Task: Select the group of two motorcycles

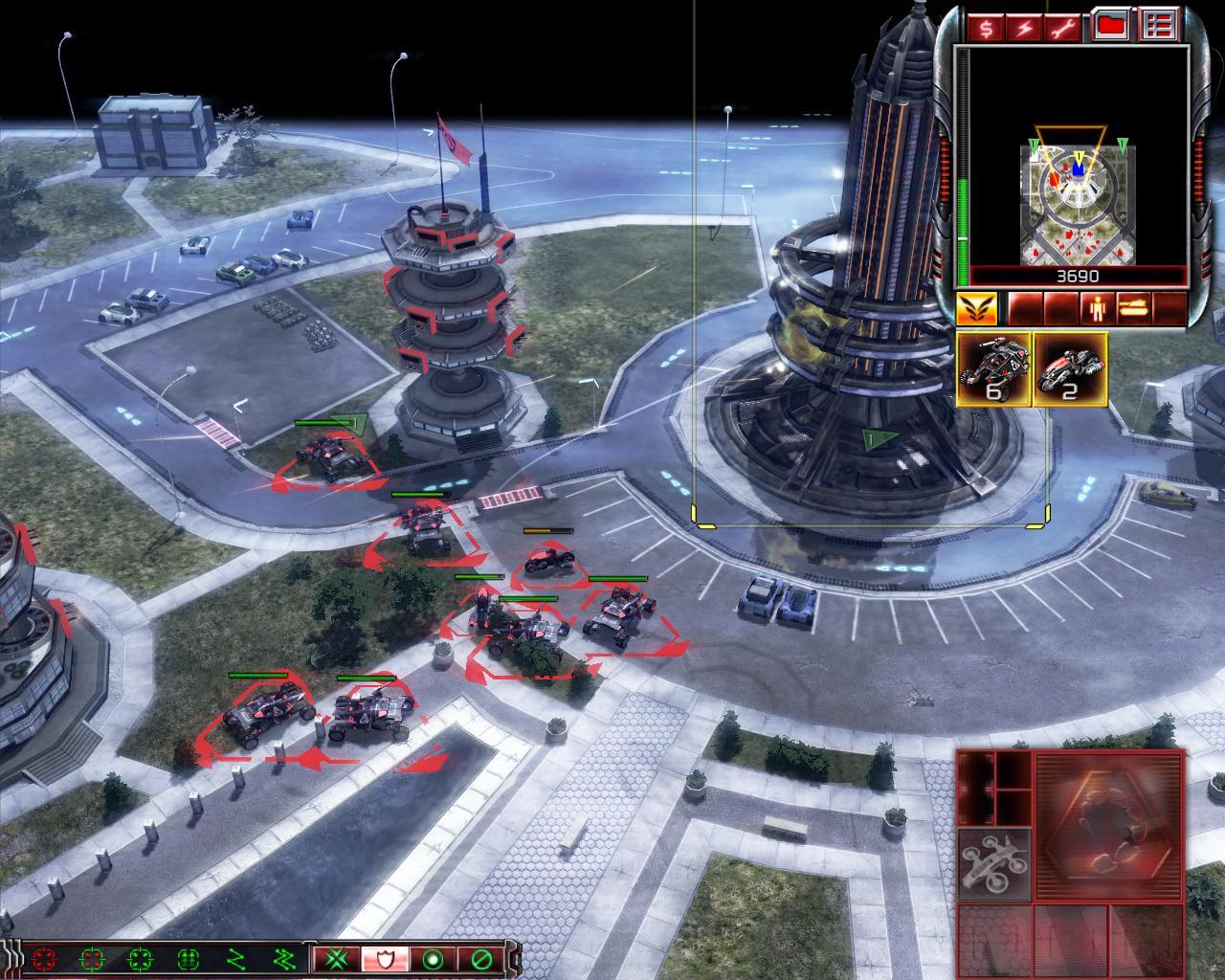Action: pos(1071,369)
